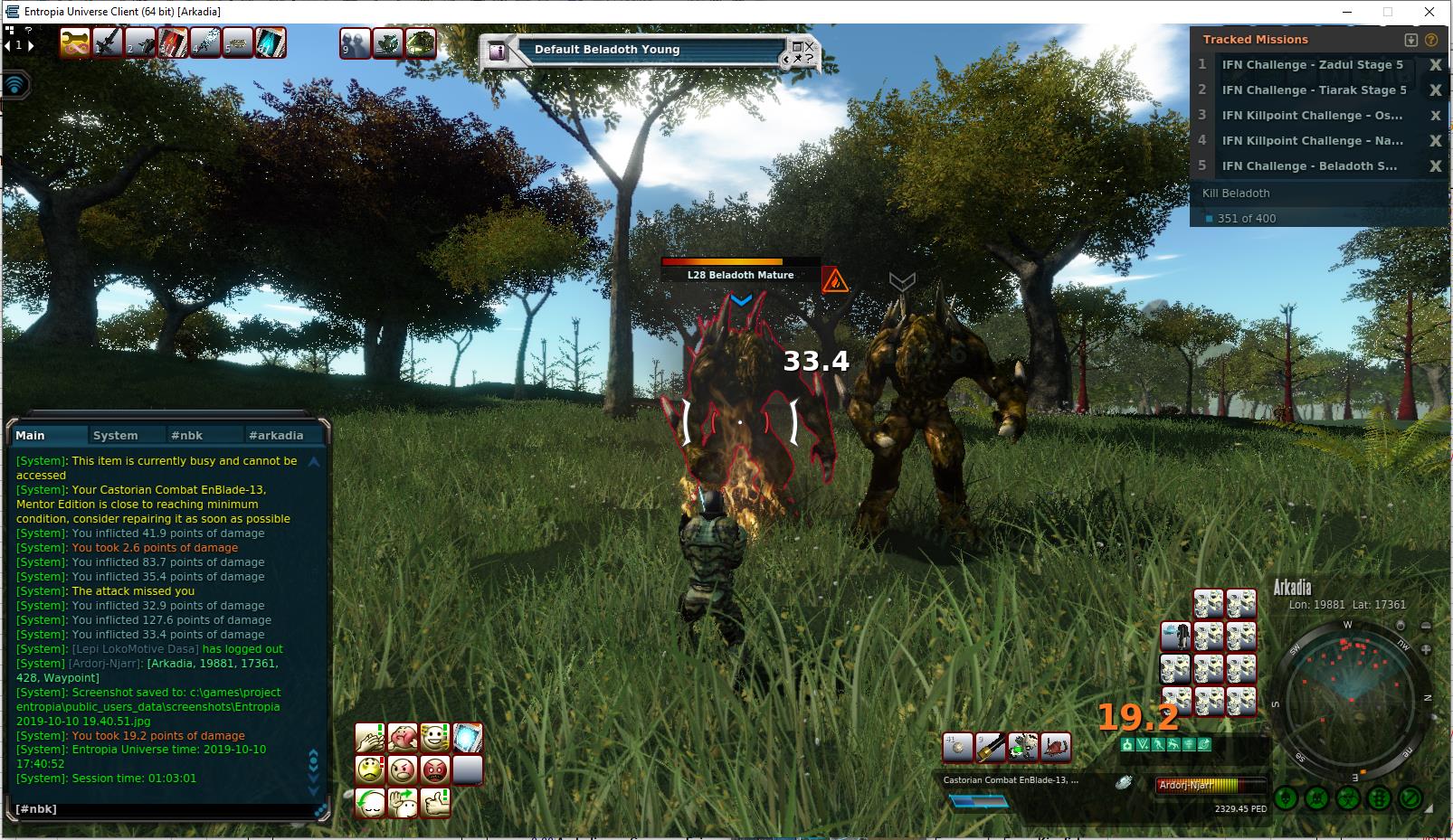
Task: Switch to the #nbk chat tab
Action: tap(186, 435)
